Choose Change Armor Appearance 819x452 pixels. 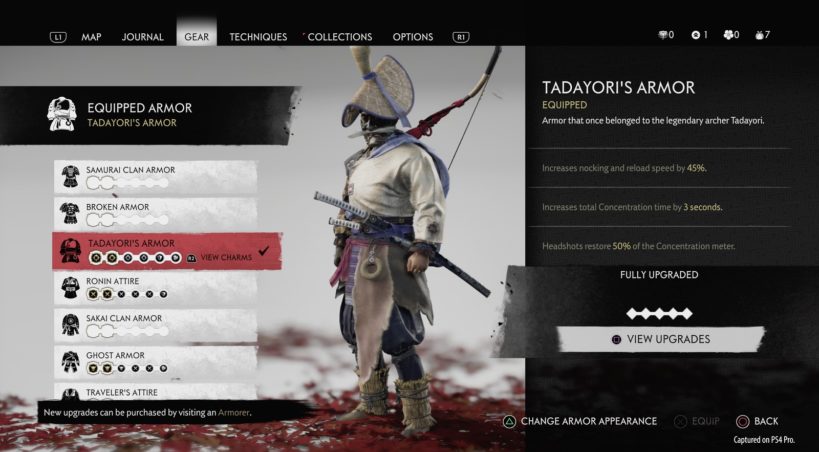tap(580, 421)
